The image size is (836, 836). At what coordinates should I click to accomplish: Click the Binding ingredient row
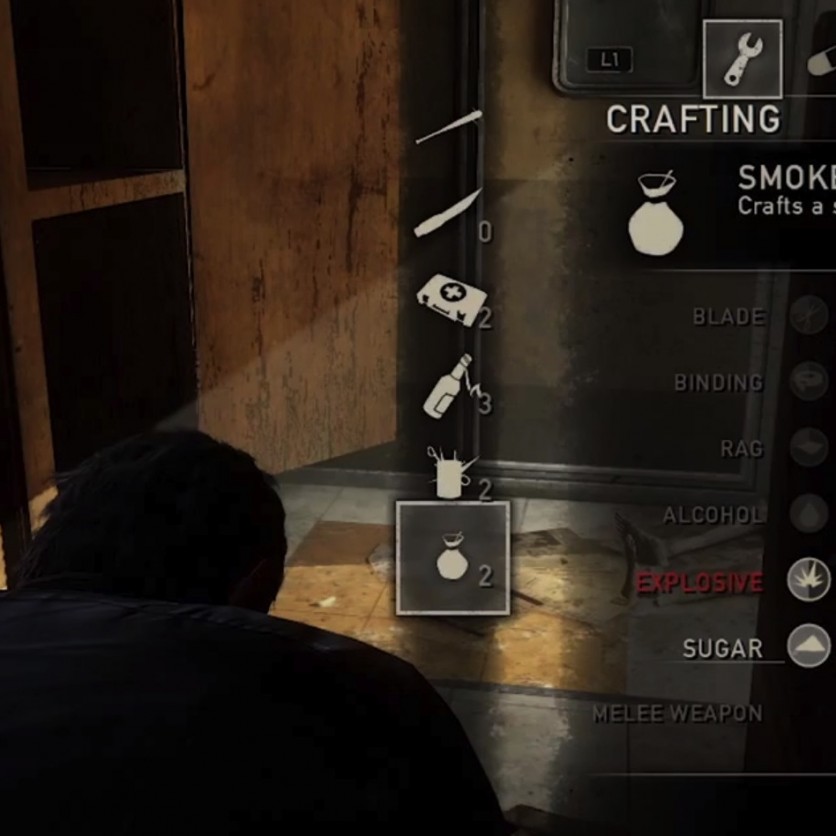coord(719,383)
